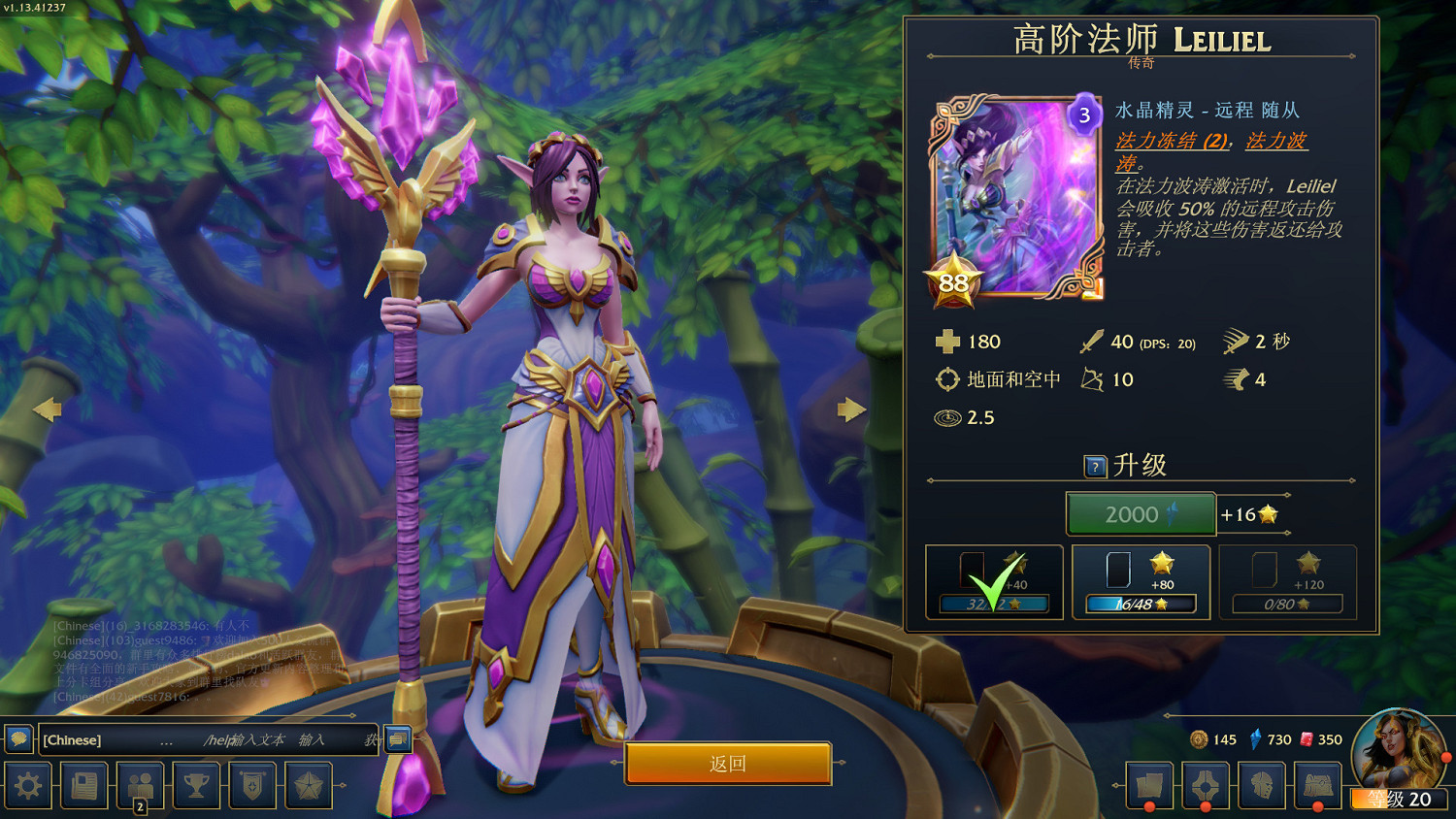
Task: Open the hero helmet icon
Action: point(1260,785)
